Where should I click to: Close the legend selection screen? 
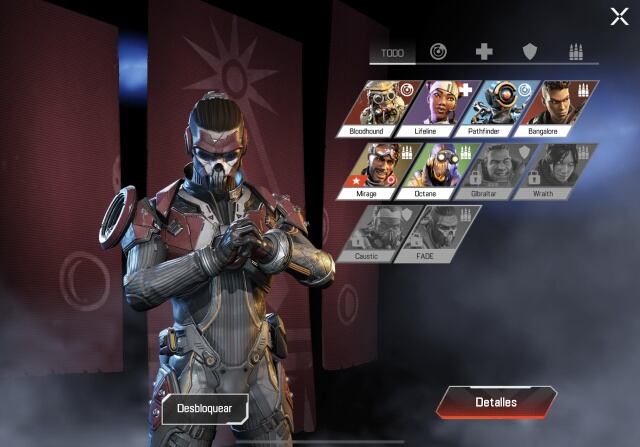(x=619, y=15)
